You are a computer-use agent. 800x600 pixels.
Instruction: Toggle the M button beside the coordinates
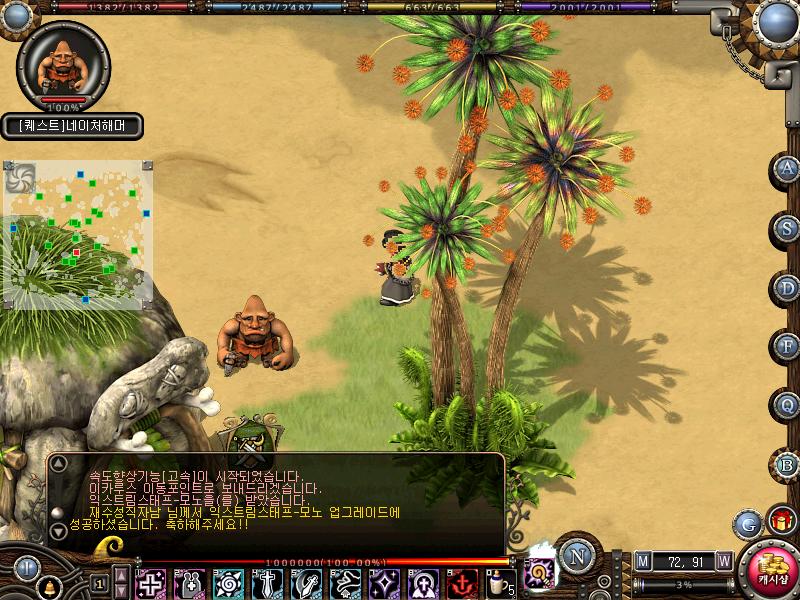coord(642,561)
